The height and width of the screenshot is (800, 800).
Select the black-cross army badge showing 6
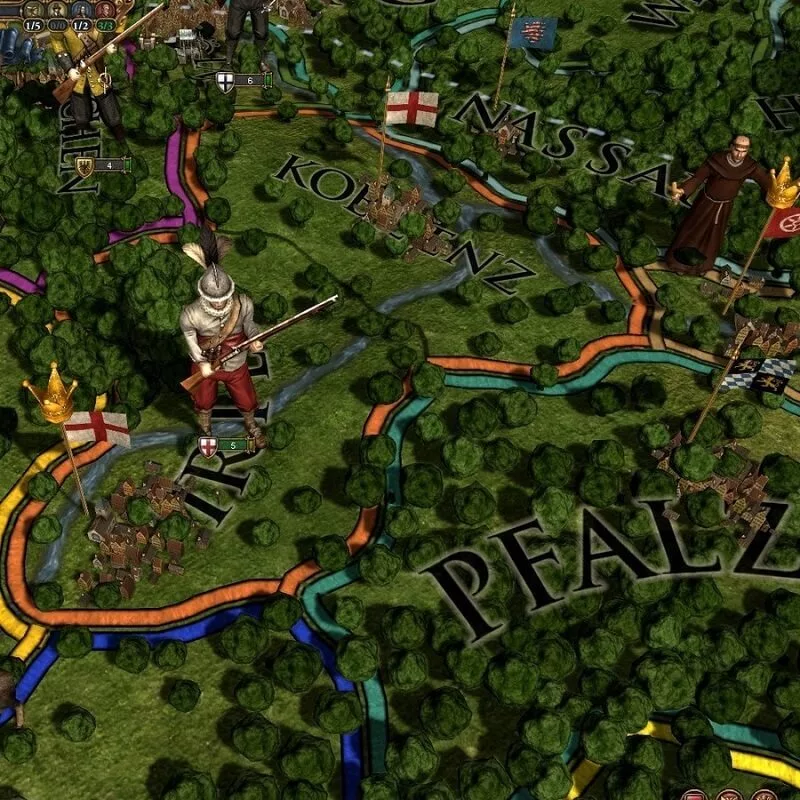tap(240, 80)
